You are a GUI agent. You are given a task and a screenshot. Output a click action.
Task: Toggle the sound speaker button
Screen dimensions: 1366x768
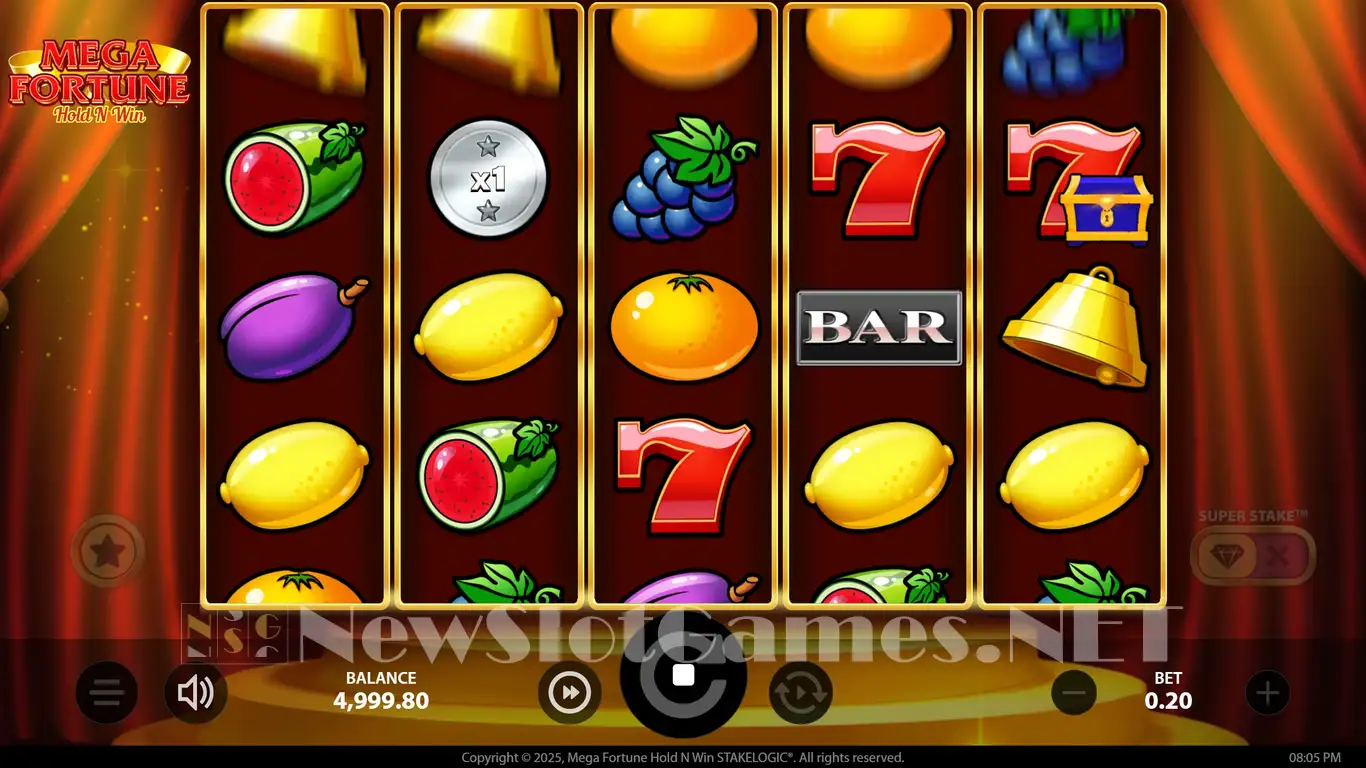point(195,692)
